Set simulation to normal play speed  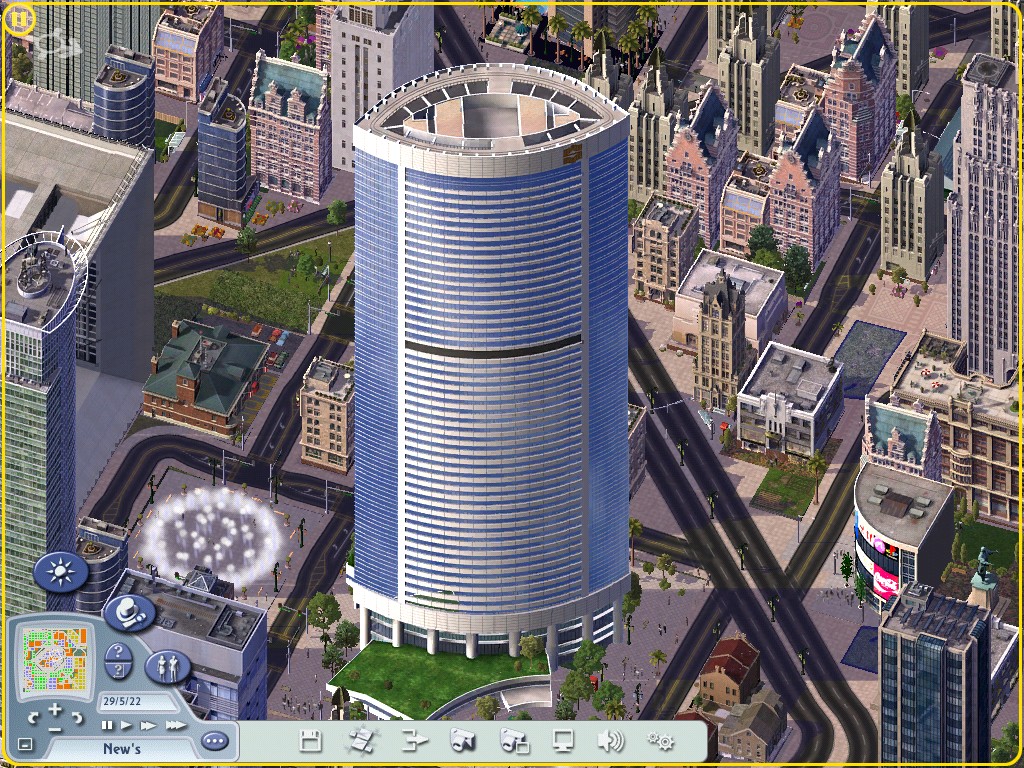(x=127, y=725)
